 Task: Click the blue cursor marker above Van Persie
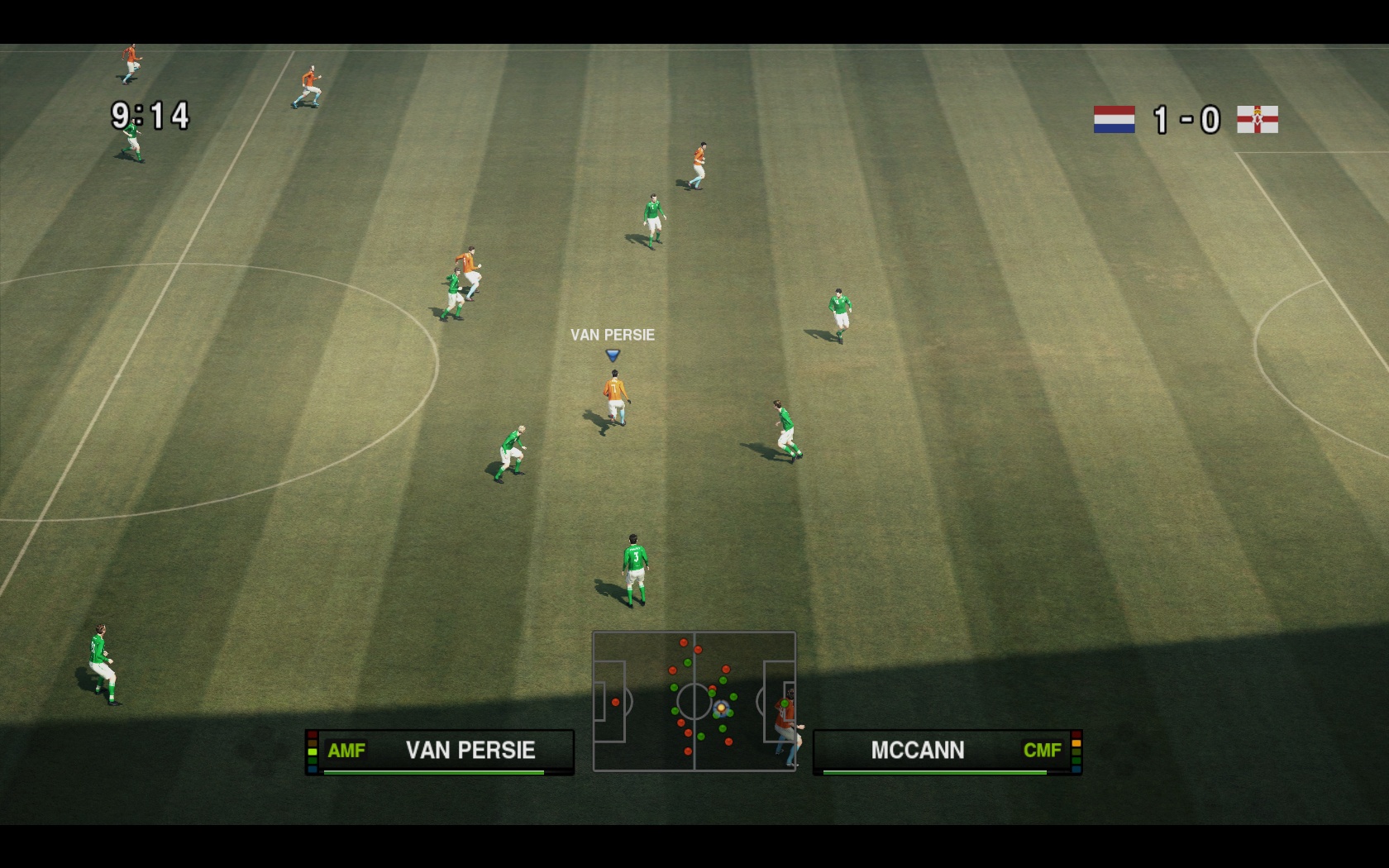pyautogui.click(x=613, y=355)
